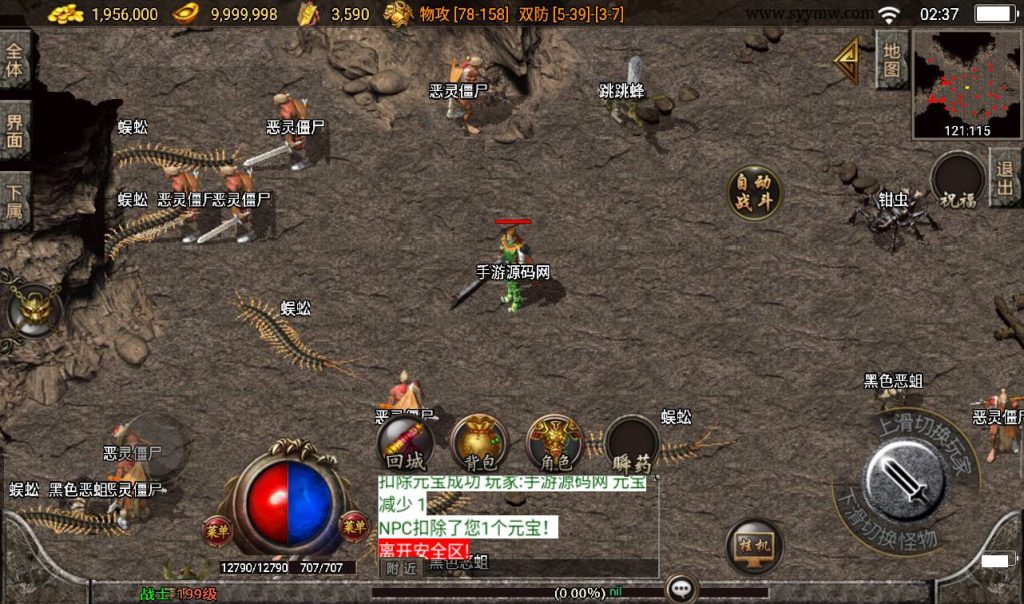Open the 菜单 button beside the blue orb half
Viewport: 1024px width, 604px height.
pyautogui.click(x=353, y=525)
